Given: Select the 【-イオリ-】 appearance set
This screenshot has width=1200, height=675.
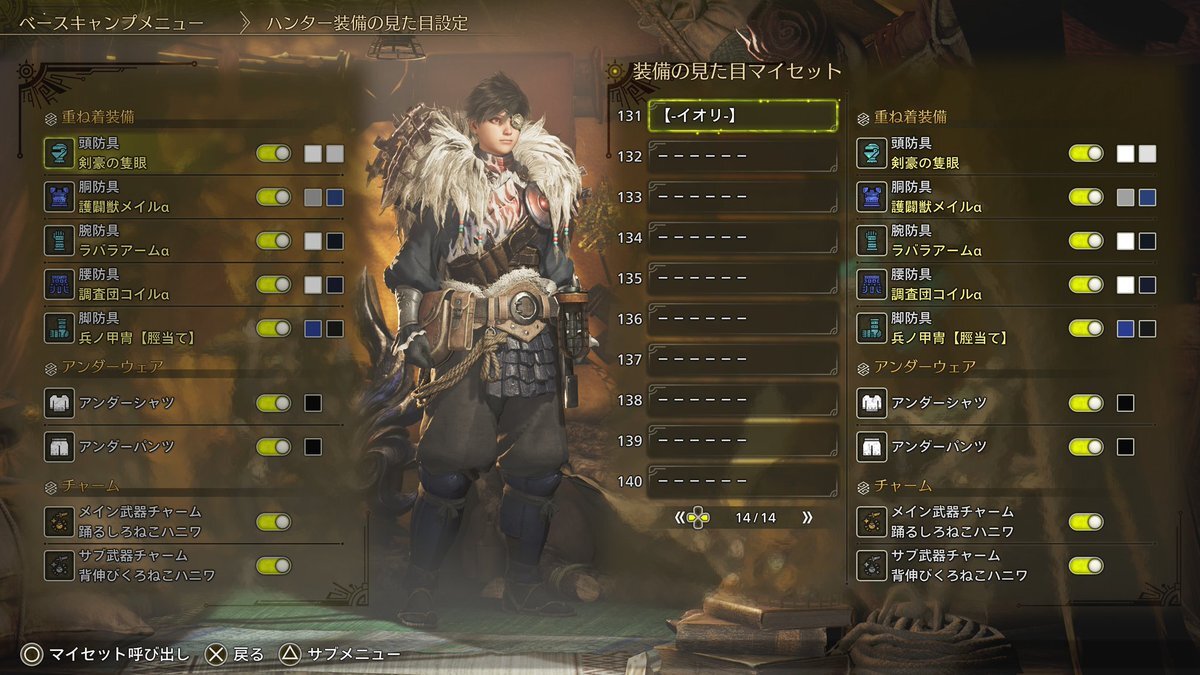Looking at the screenshot, I should [x=742, y=116].
